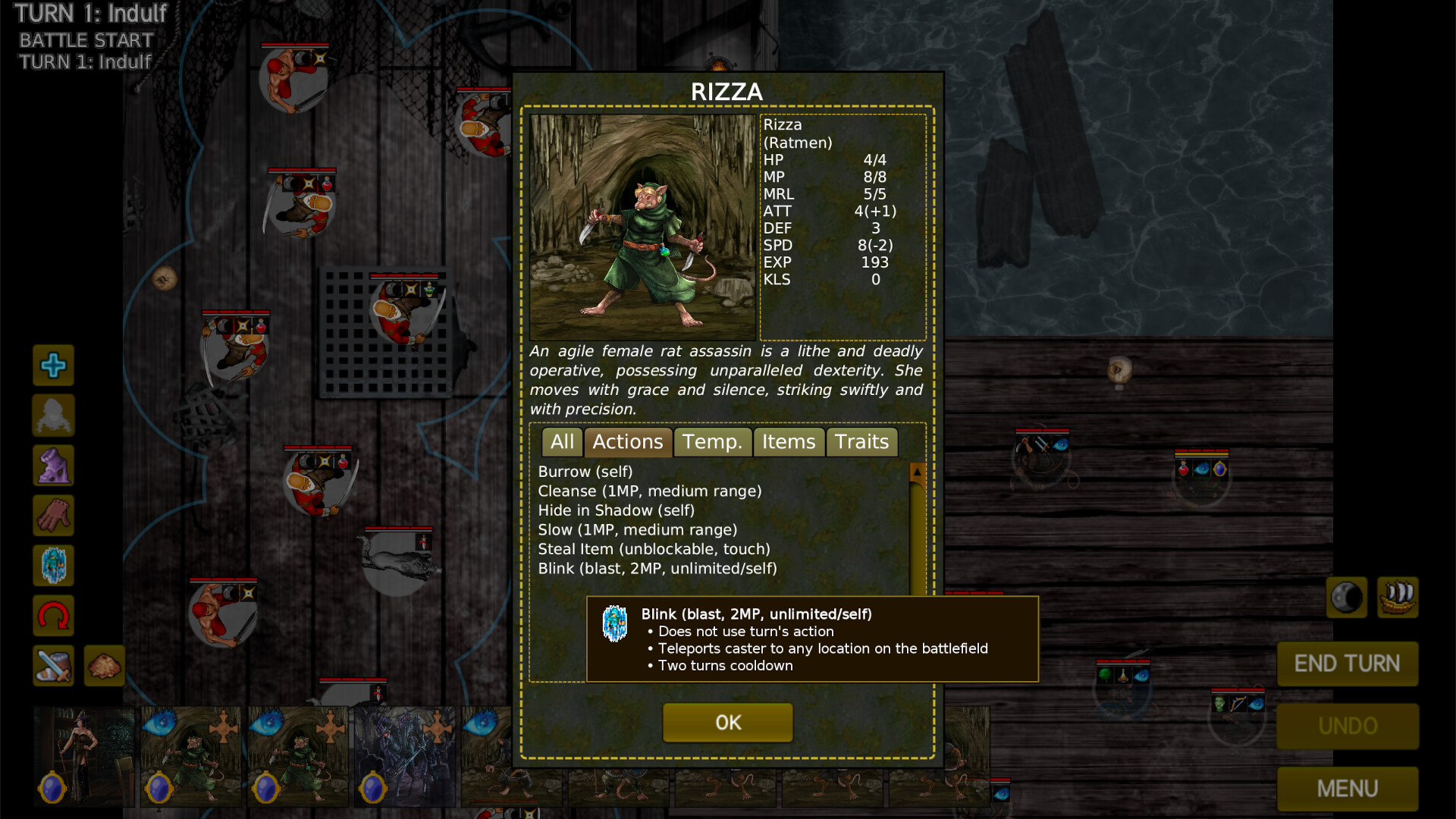Select the moon icon at bottom right
Image resolution: width=1456 pixels, height=819 pixels.
pos(1346,598)
